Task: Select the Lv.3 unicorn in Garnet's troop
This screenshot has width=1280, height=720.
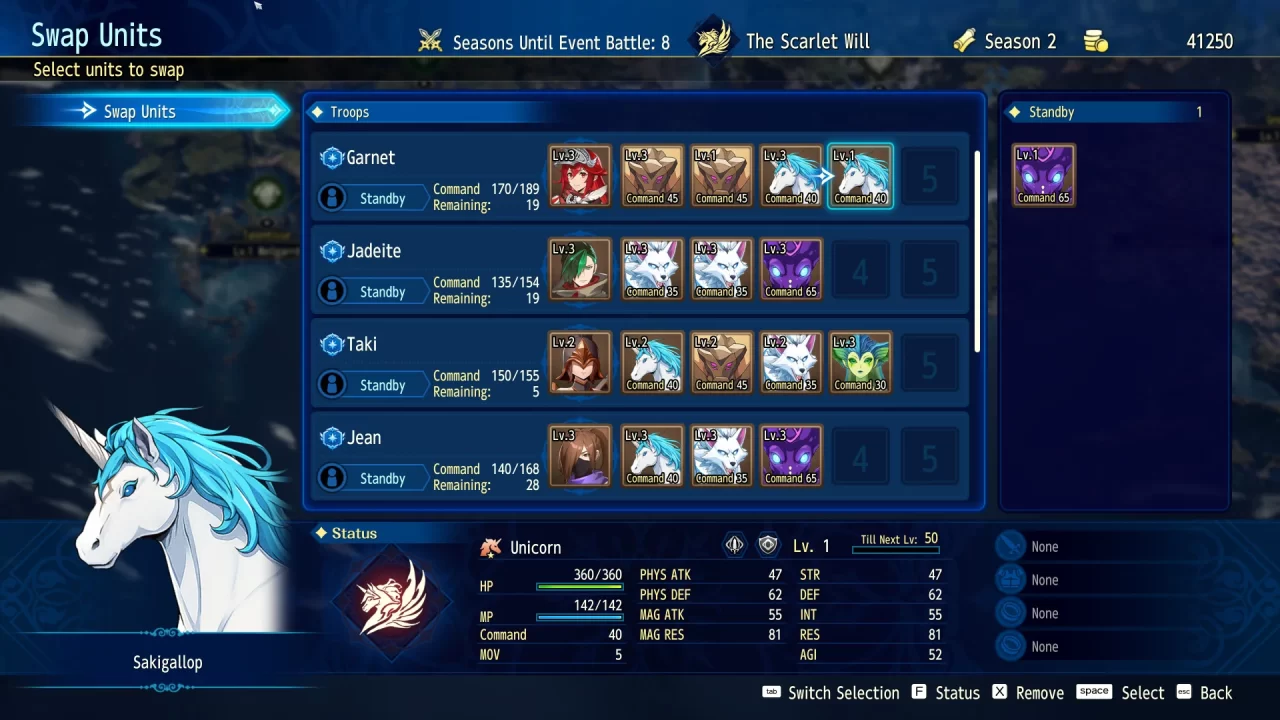Action: point(791,177)
